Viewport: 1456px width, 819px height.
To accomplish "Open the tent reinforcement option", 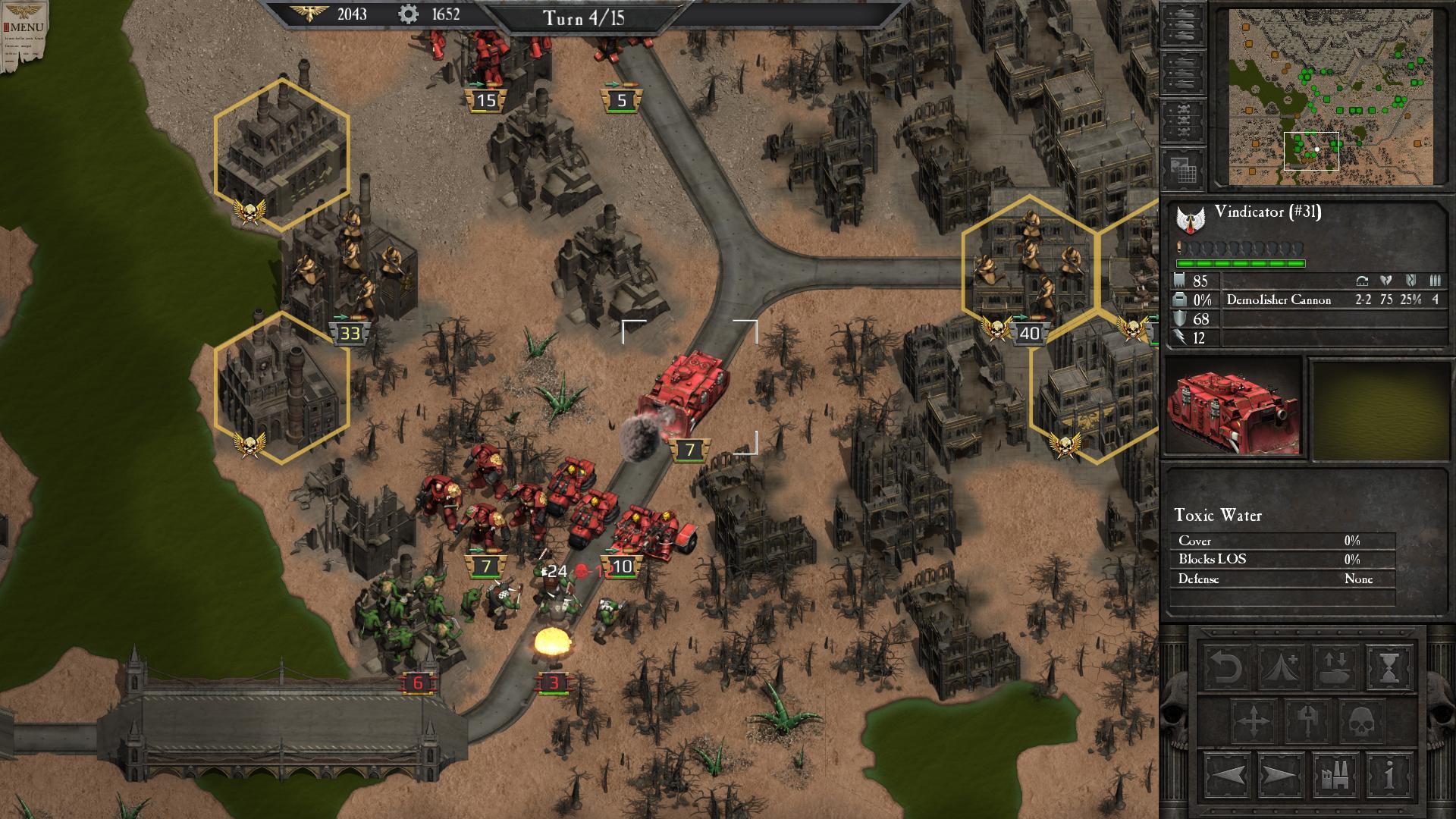I will coord(1279,667).
